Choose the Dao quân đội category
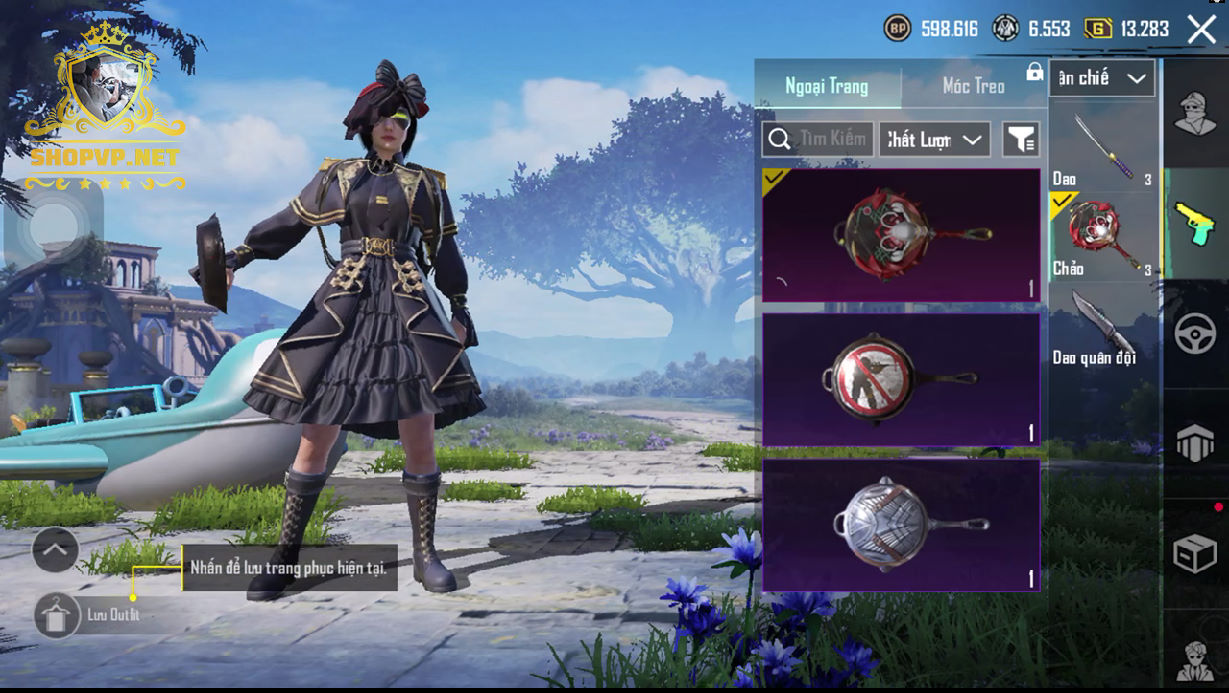 point(1103,327)
